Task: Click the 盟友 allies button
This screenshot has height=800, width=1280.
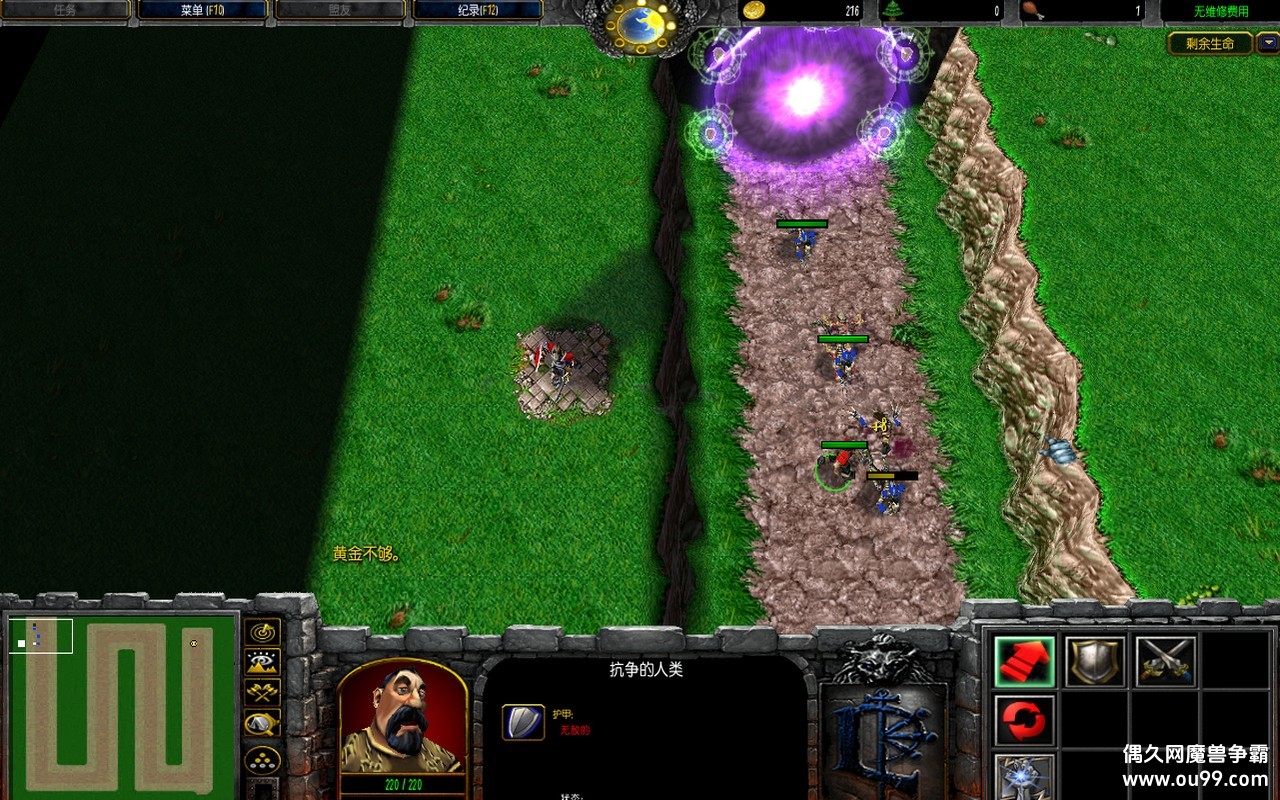Action: click(340, 10)
